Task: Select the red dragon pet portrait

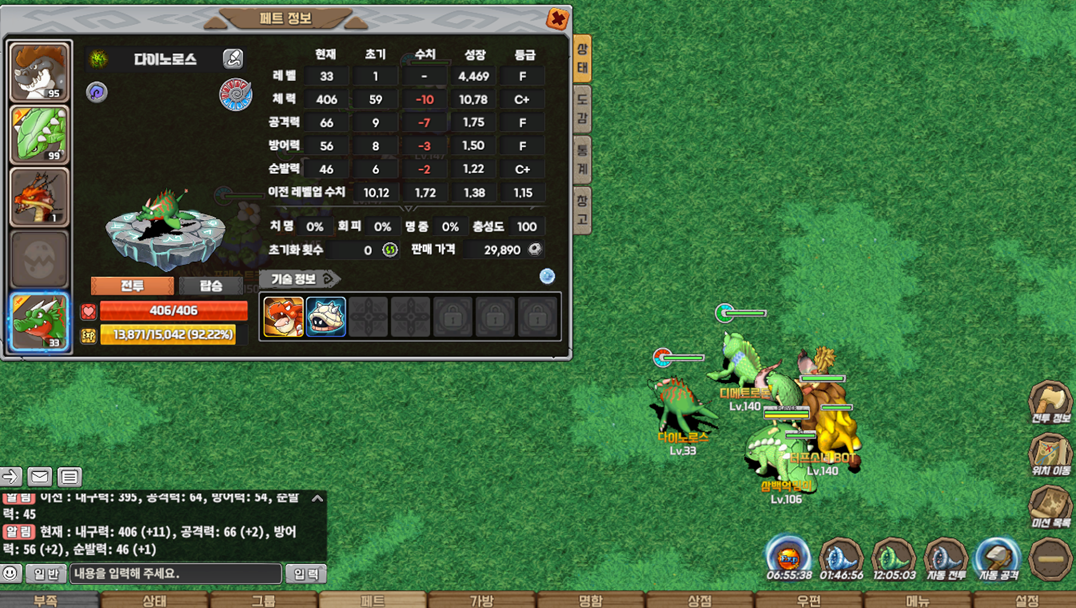Action: point(40,197)
